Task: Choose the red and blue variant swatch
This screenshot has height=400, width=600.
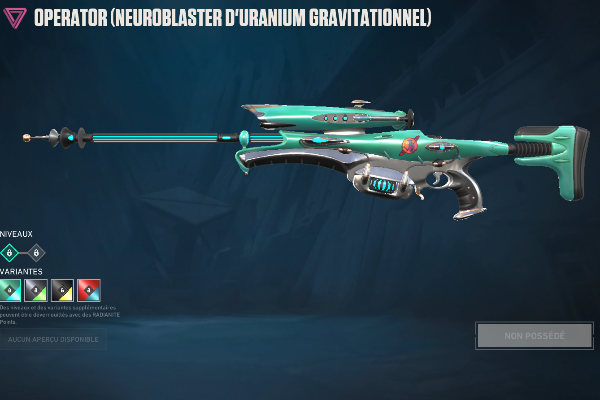Action: pos(89,290)
